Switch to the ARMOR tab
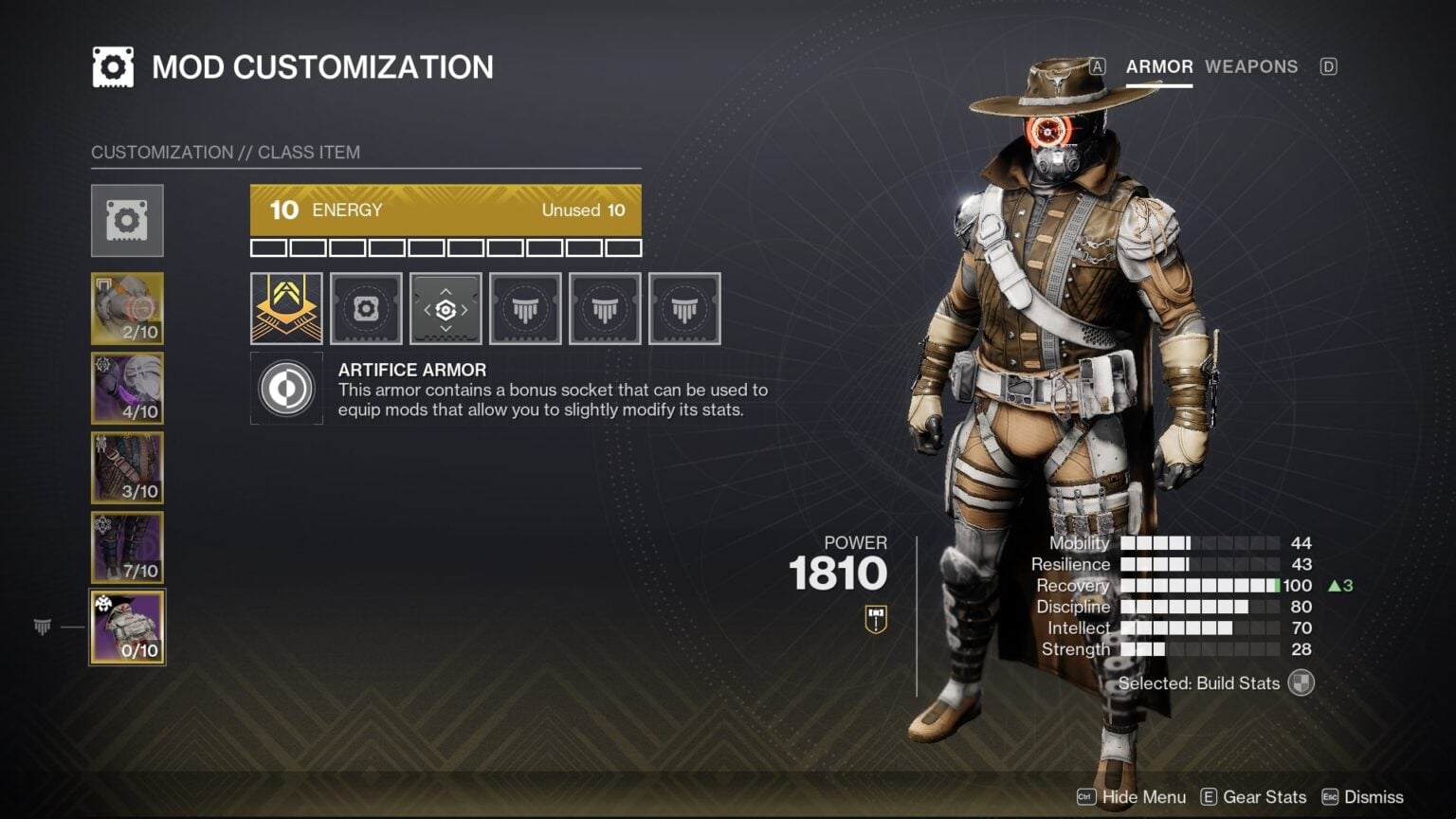 1158,66
